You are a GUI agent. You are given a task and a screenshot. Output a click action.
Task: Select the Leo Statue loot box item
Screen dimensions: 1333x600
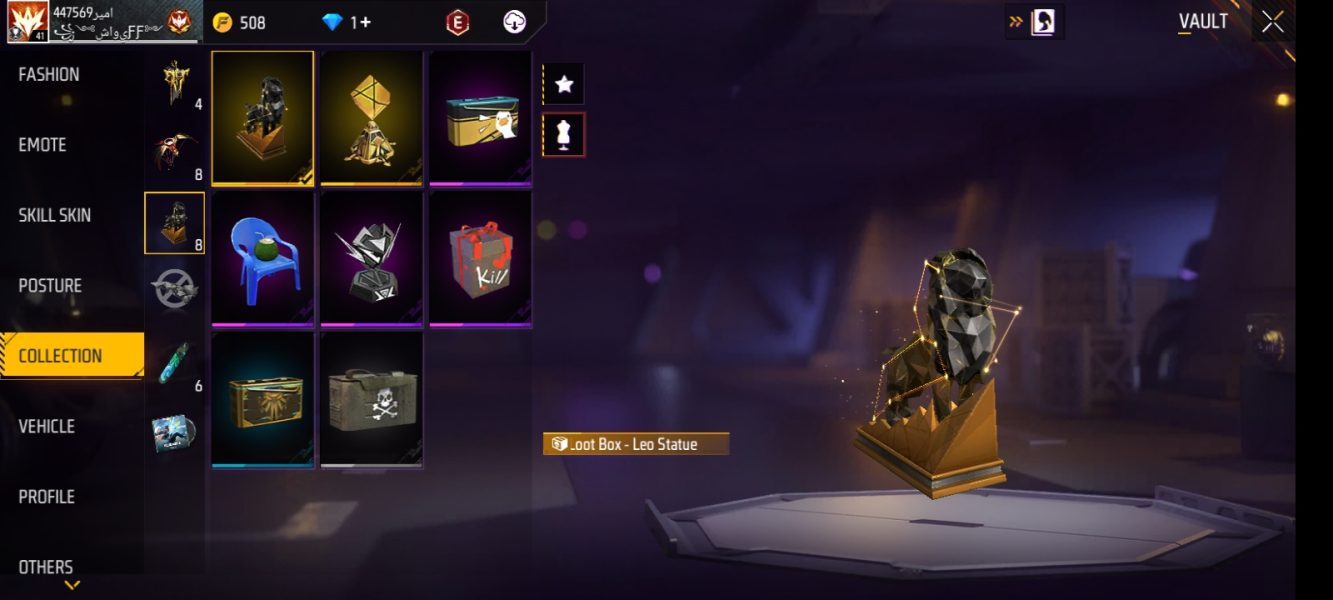pos(263,118)
